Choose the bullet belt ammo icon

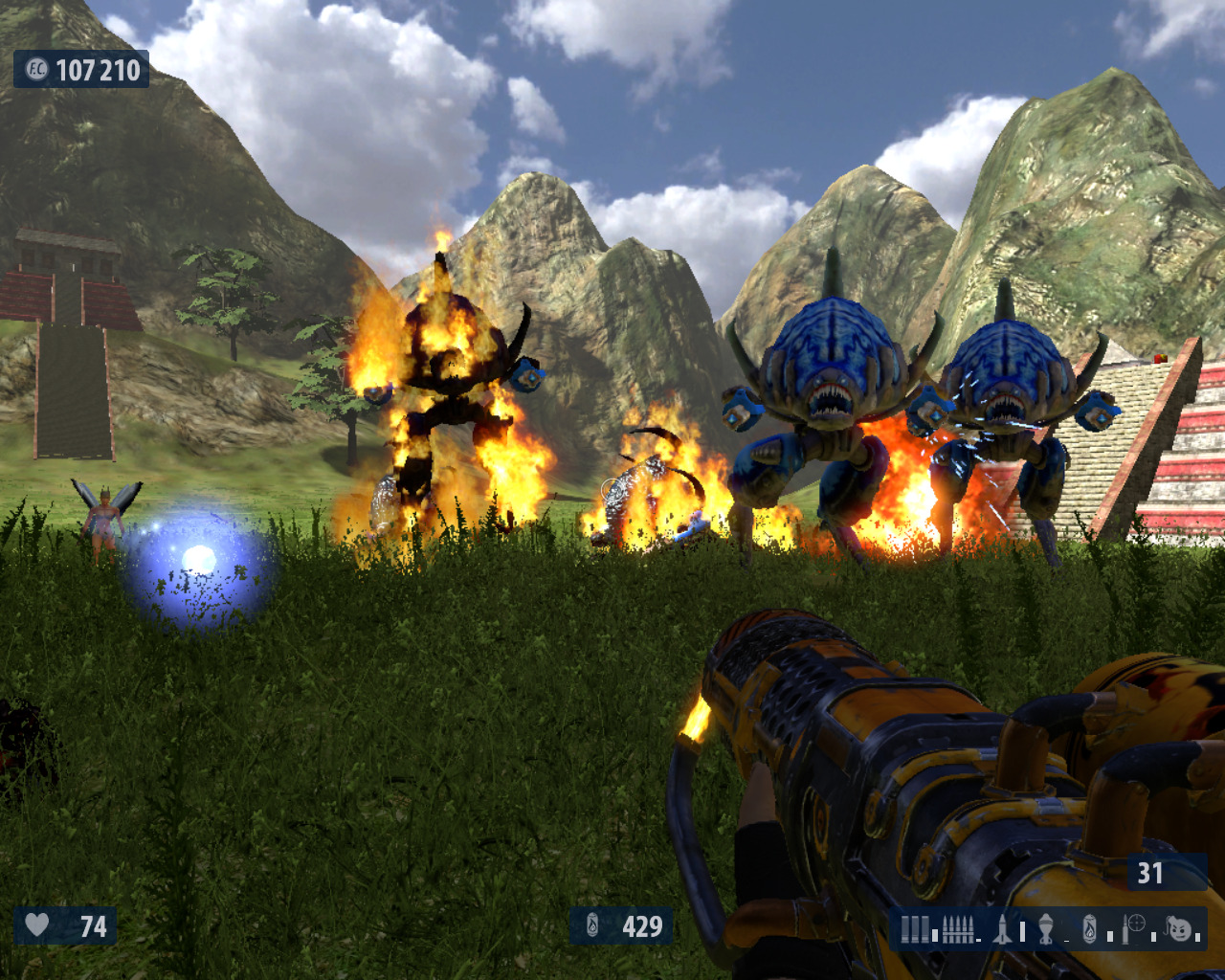coord(958,928)
